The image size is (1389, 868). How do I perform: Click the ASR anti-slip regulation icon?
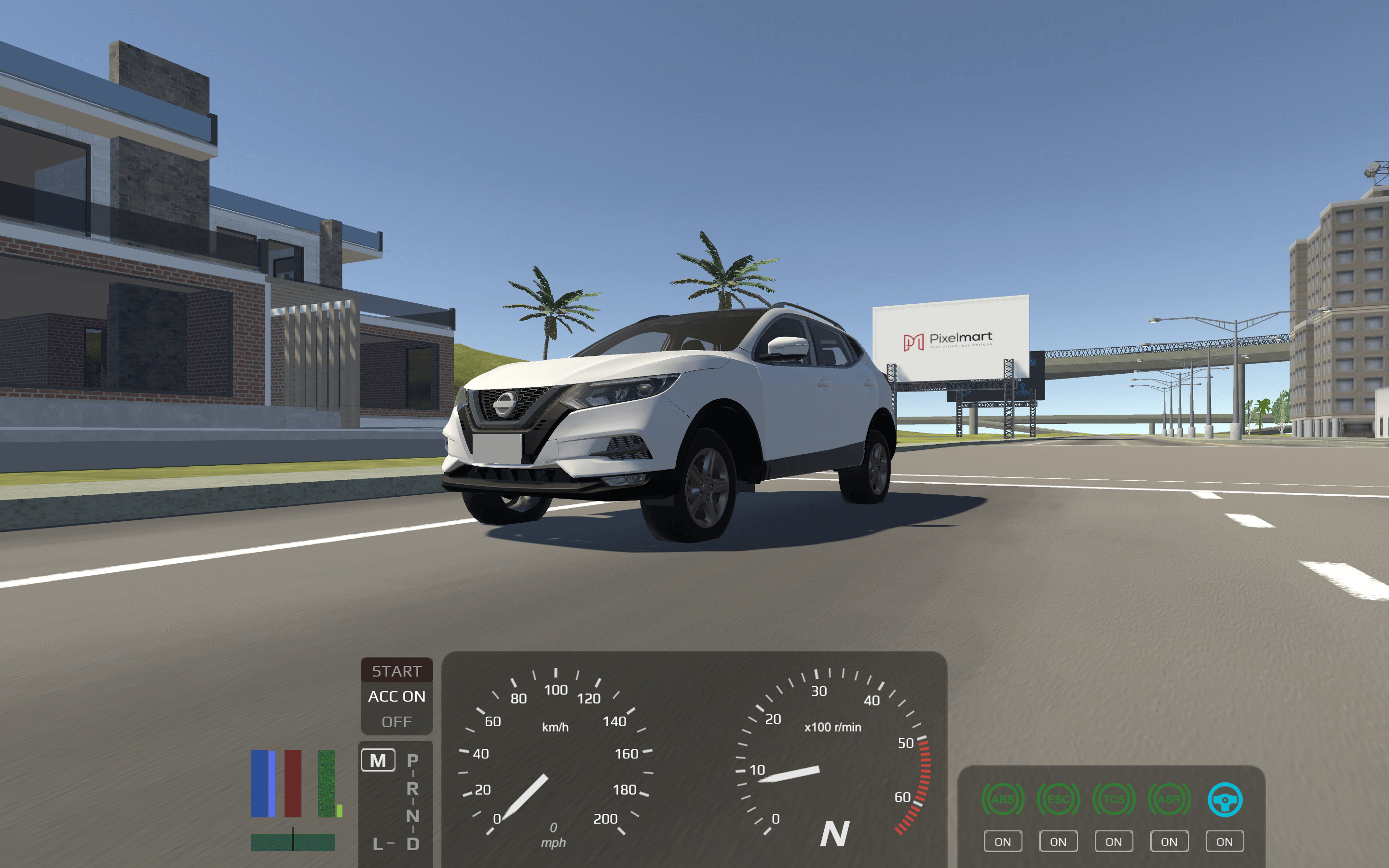click(1169, 798)
